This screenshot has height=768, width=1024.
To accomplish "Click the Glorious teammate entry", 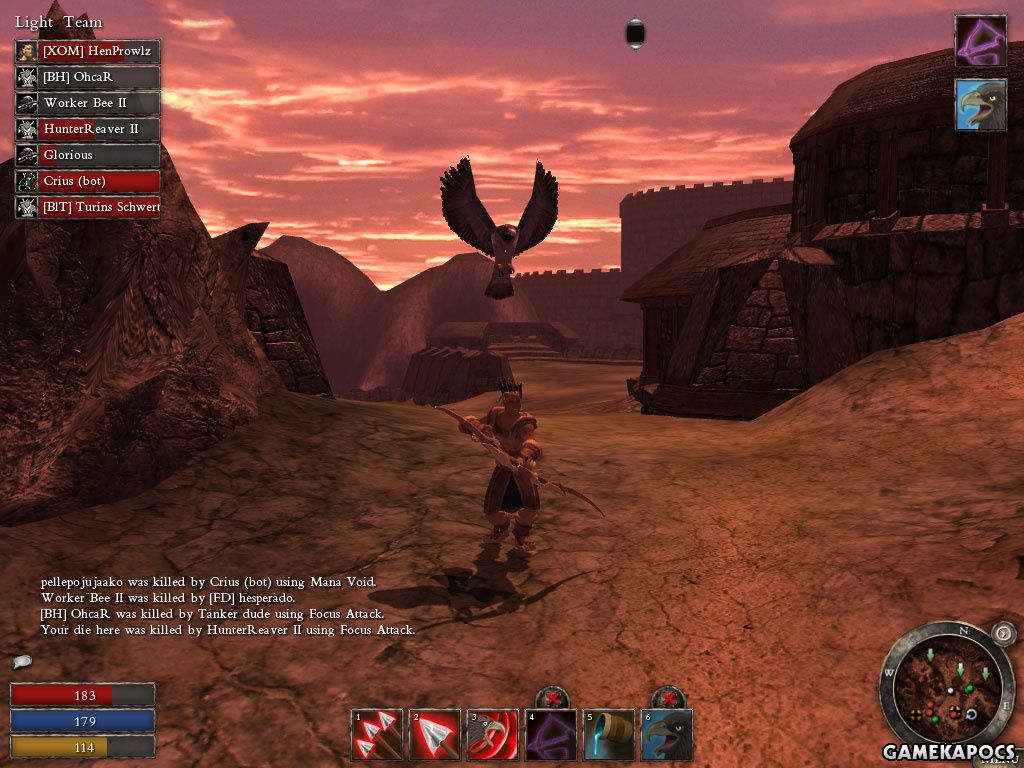I will [x=88, y=155].
